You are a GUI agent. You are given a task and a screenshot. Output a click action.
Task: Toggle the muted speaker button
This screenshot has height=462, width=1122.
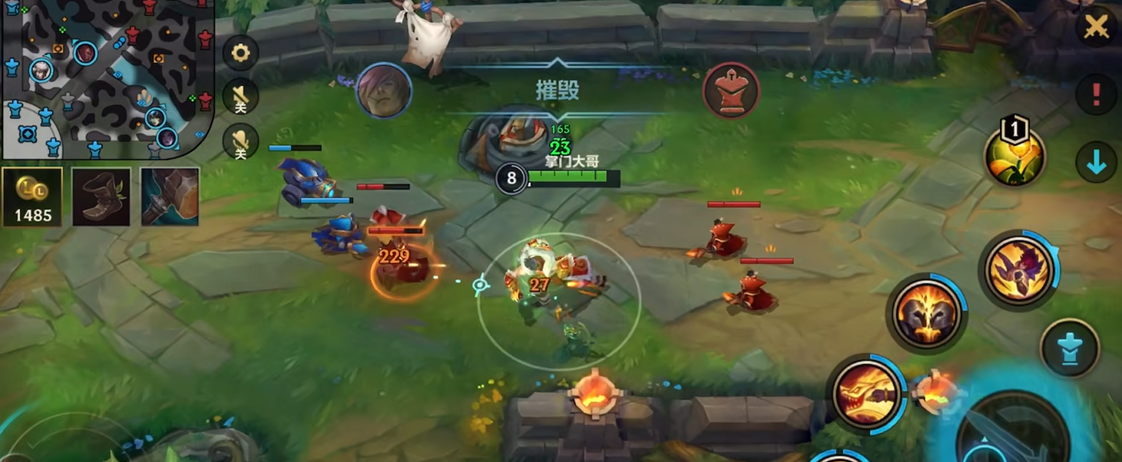[240, 97]
